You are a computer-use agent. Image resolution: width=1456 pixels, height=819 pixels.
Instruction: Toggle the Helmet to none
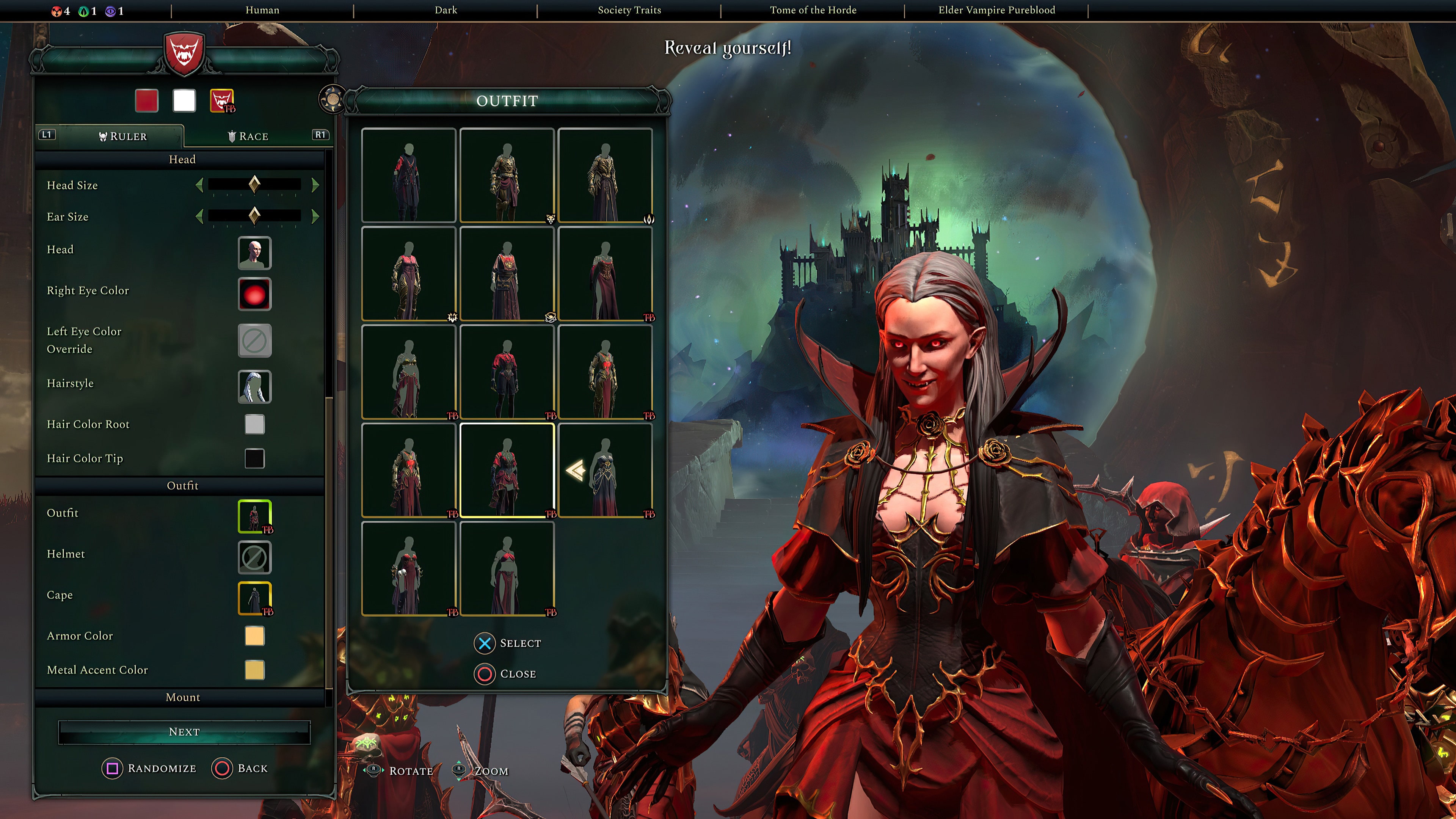(x=254, y=557)
